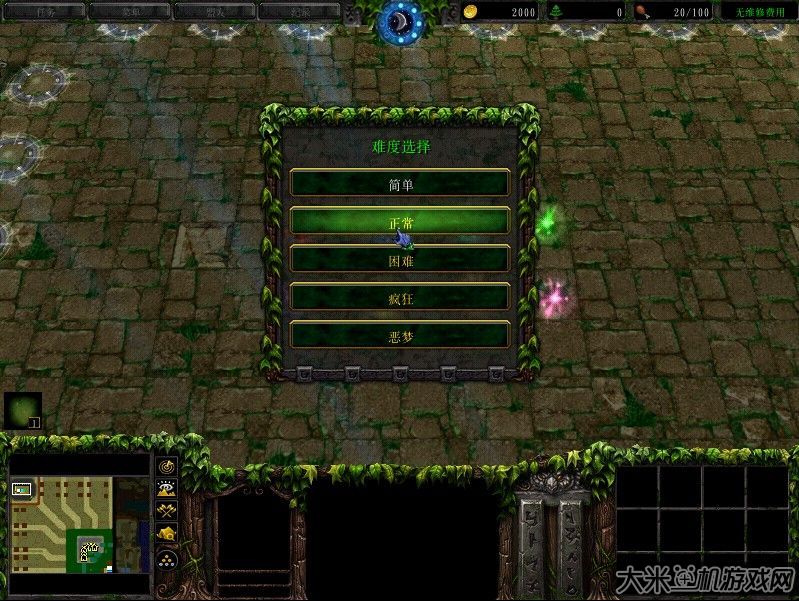Select 正常 (Normal) difficulty
The height and width of the screenshot is (601, 799).
(400, 221)
